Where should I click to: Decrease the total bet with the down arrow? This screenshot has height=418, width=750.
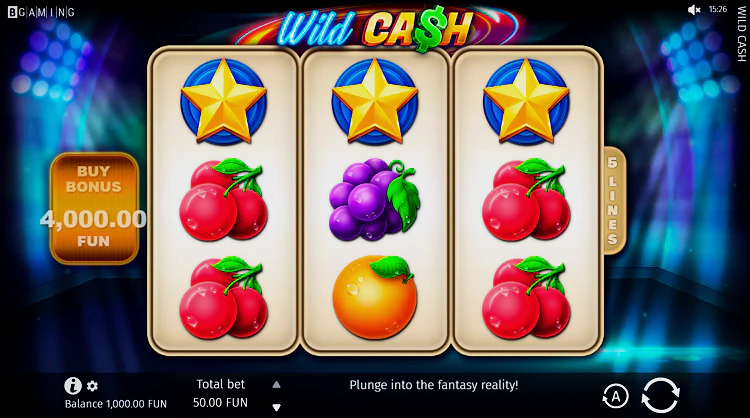277,407
